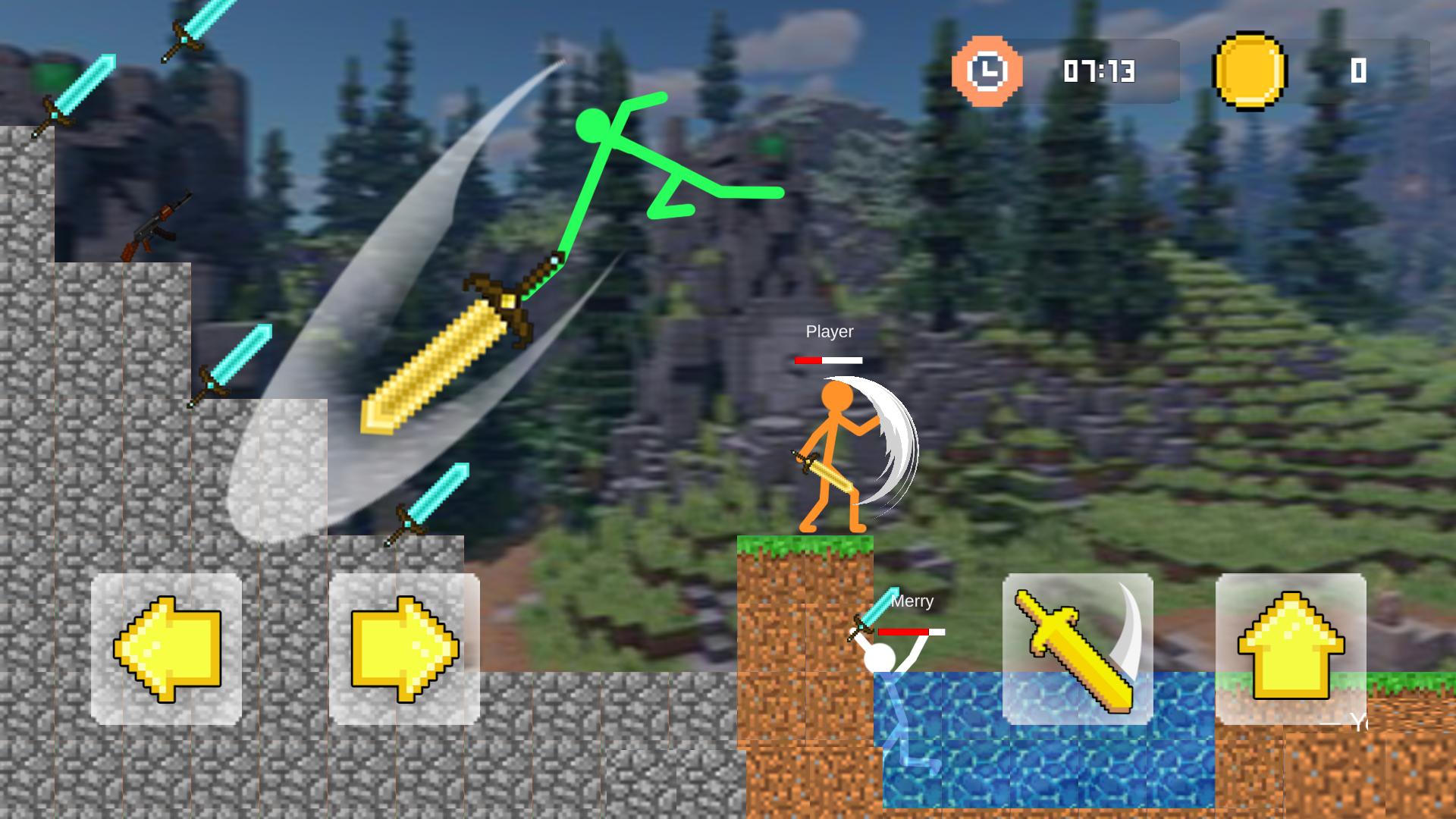1456x819 pixels.
Task: Select the Player character stickman
Action: 830,455
